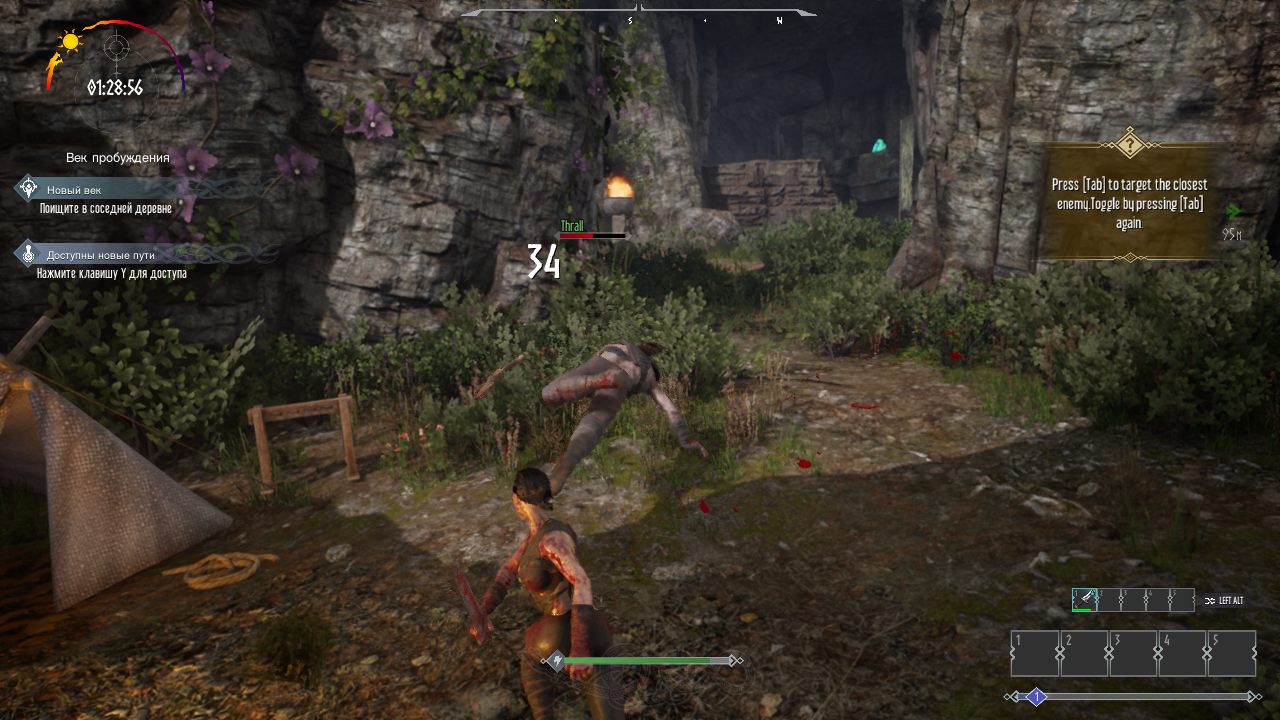Click the Tab targeting tutorial hint panel
This screenshot has height=720, width=1280.
(x=1129, y=204)
